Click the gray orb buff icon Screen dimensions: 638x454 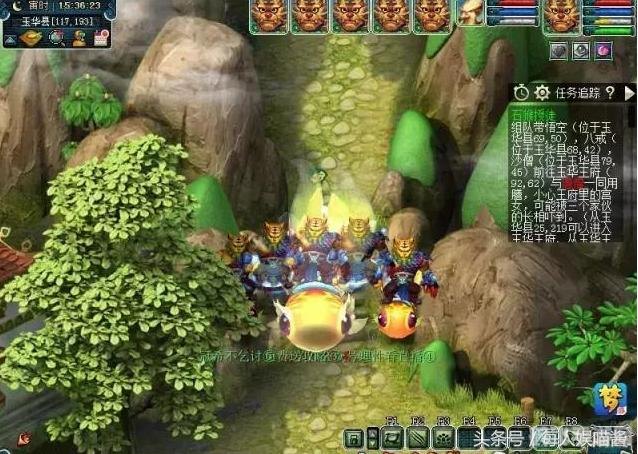point(559,50)
